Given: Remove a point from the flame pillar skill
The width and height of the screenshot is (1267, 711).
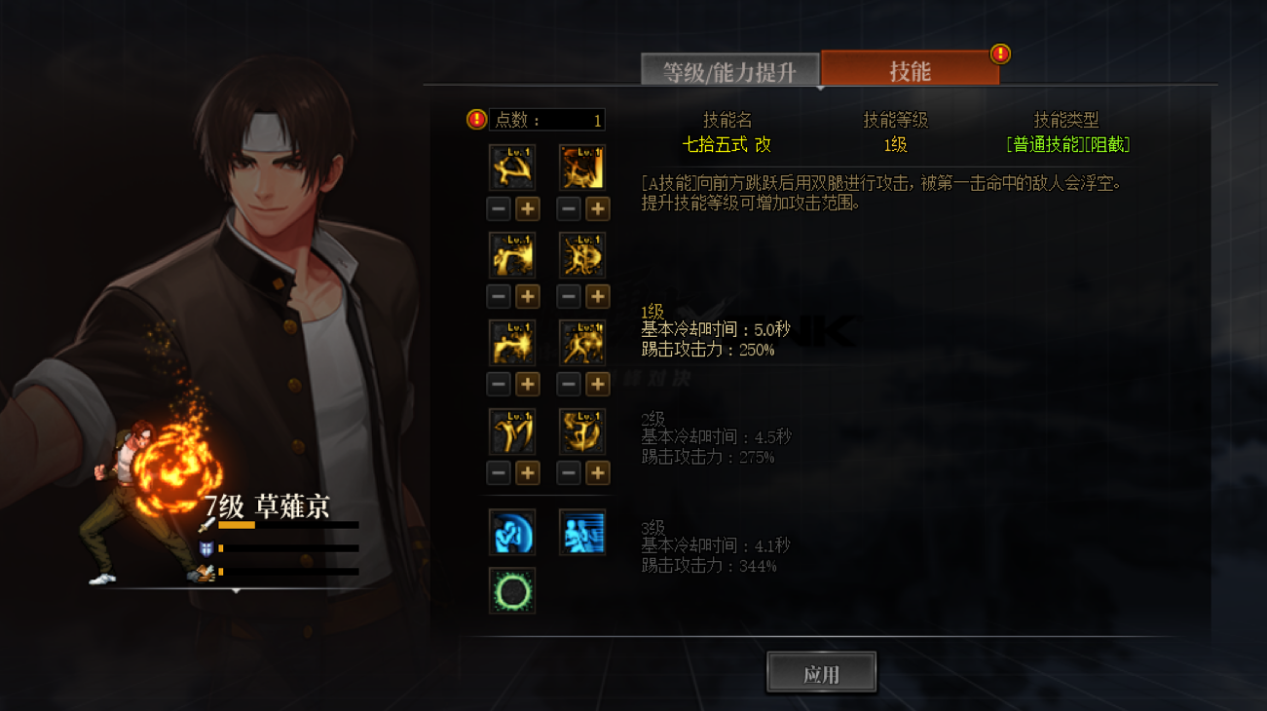Looking at the screenshot, I should pyautogui.click(x=569, y=209).
